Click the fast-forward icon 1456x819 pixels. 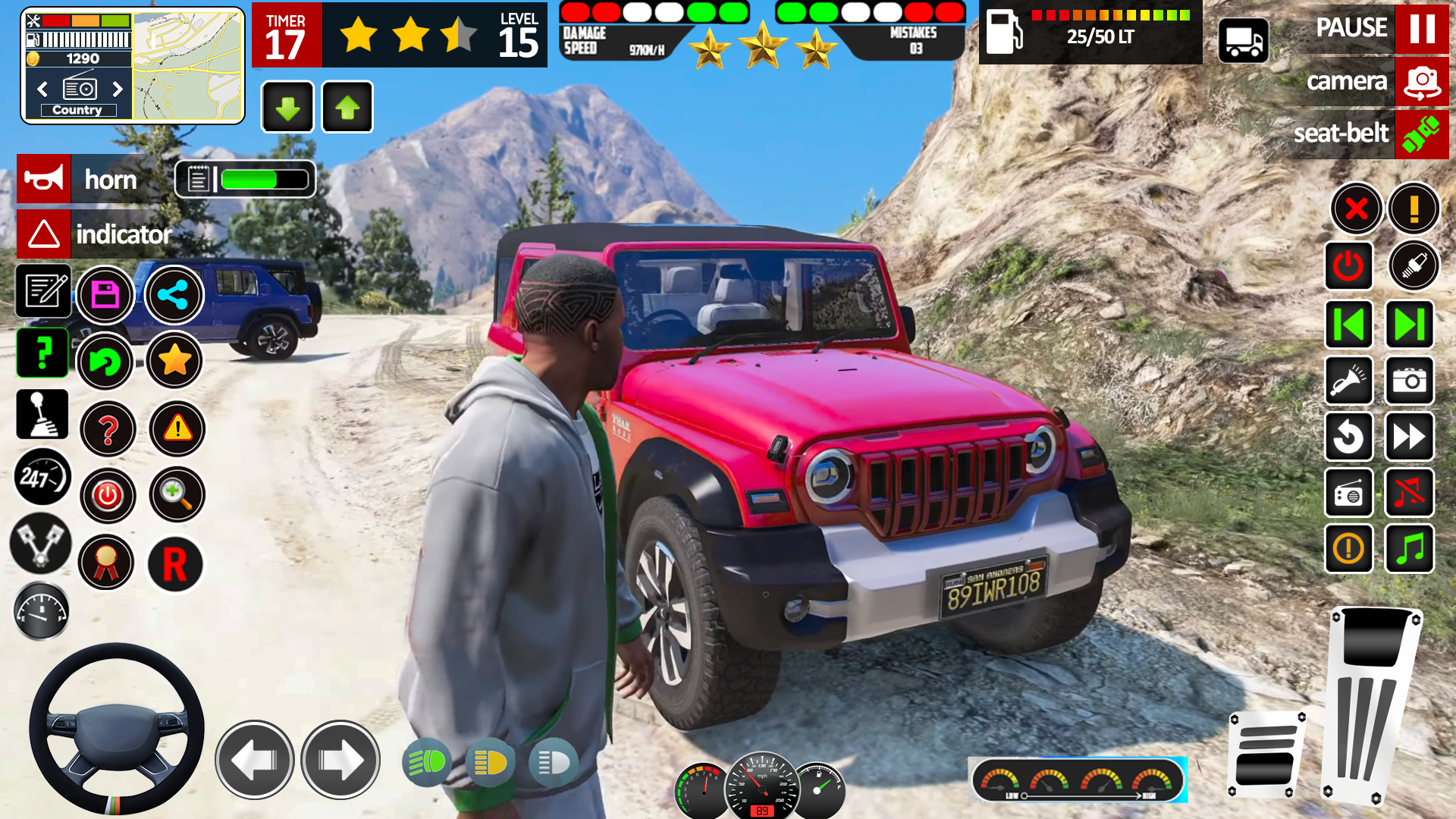click(x=1409, y=438)
